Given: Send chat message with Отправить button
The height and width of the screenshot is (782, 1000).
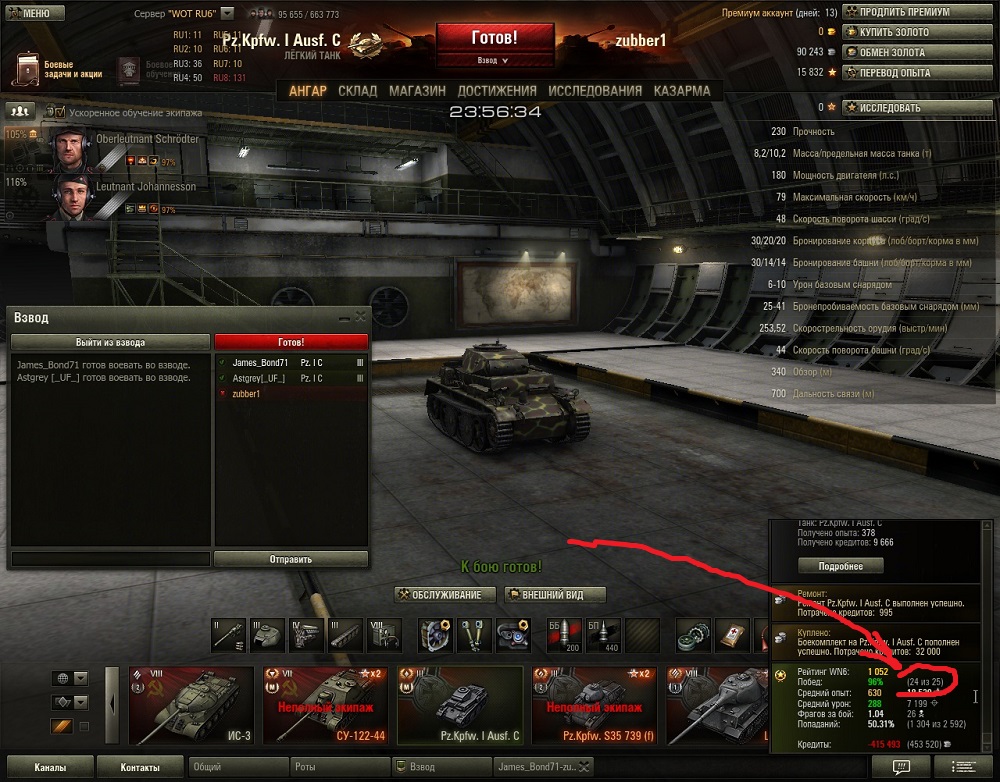Looking at the screenshot, I should 291,559.
